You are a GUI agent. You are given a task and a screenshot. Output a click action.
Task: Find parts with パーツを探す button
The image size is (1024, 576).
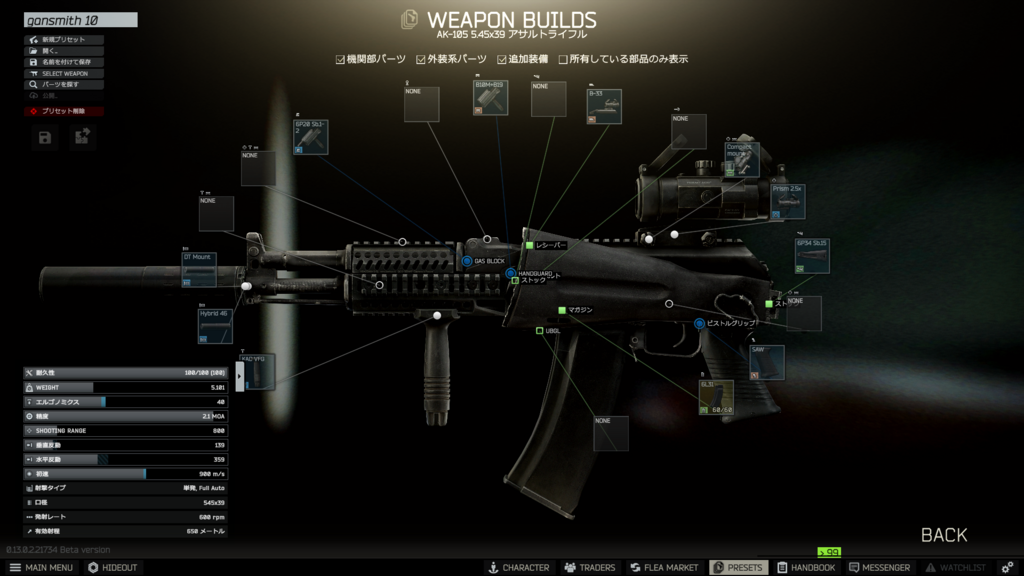click(x=64, y=85)
